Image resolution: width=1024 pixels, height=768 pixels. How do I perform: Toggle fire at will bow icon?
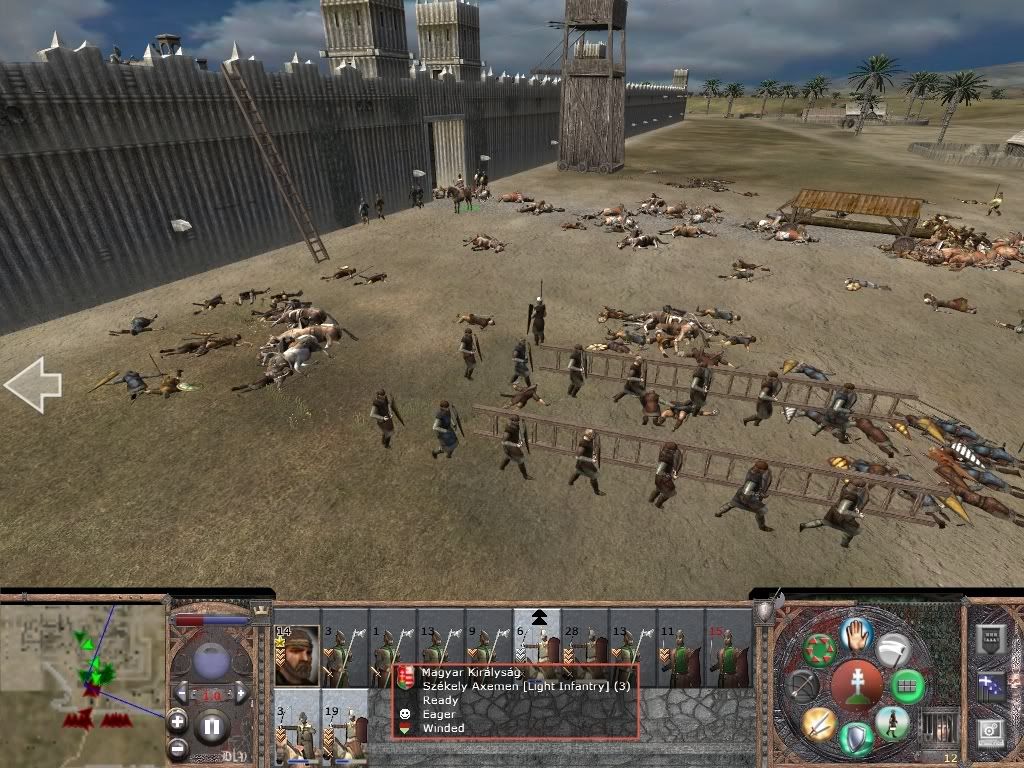click(x=802, y=685)
